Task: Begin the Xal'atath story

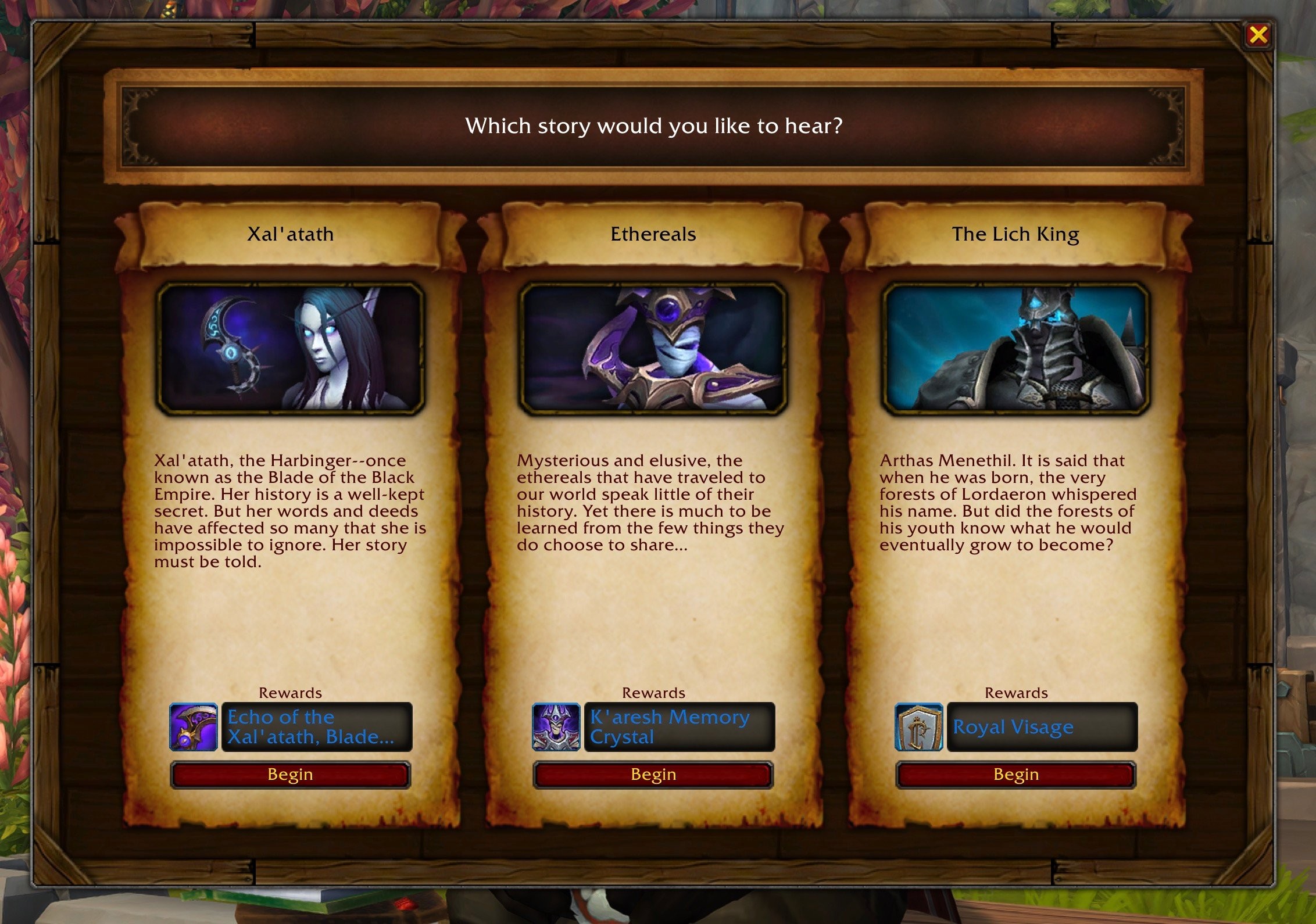Action: pos(290,775)
